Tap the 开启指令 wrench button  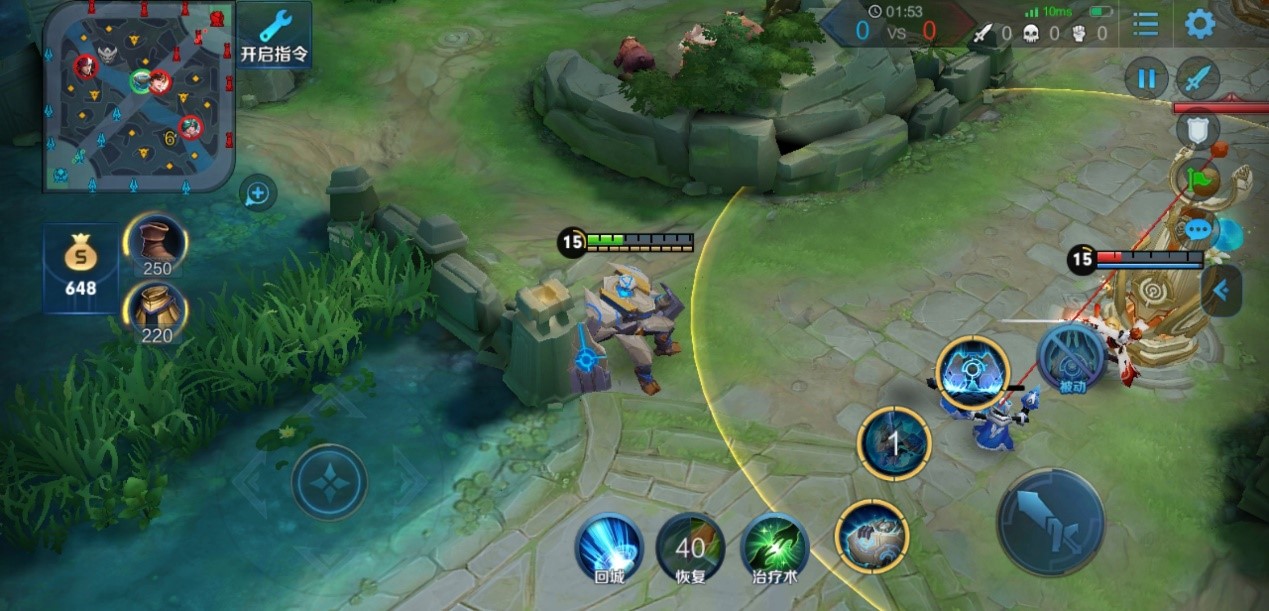(x=273, y=35)
